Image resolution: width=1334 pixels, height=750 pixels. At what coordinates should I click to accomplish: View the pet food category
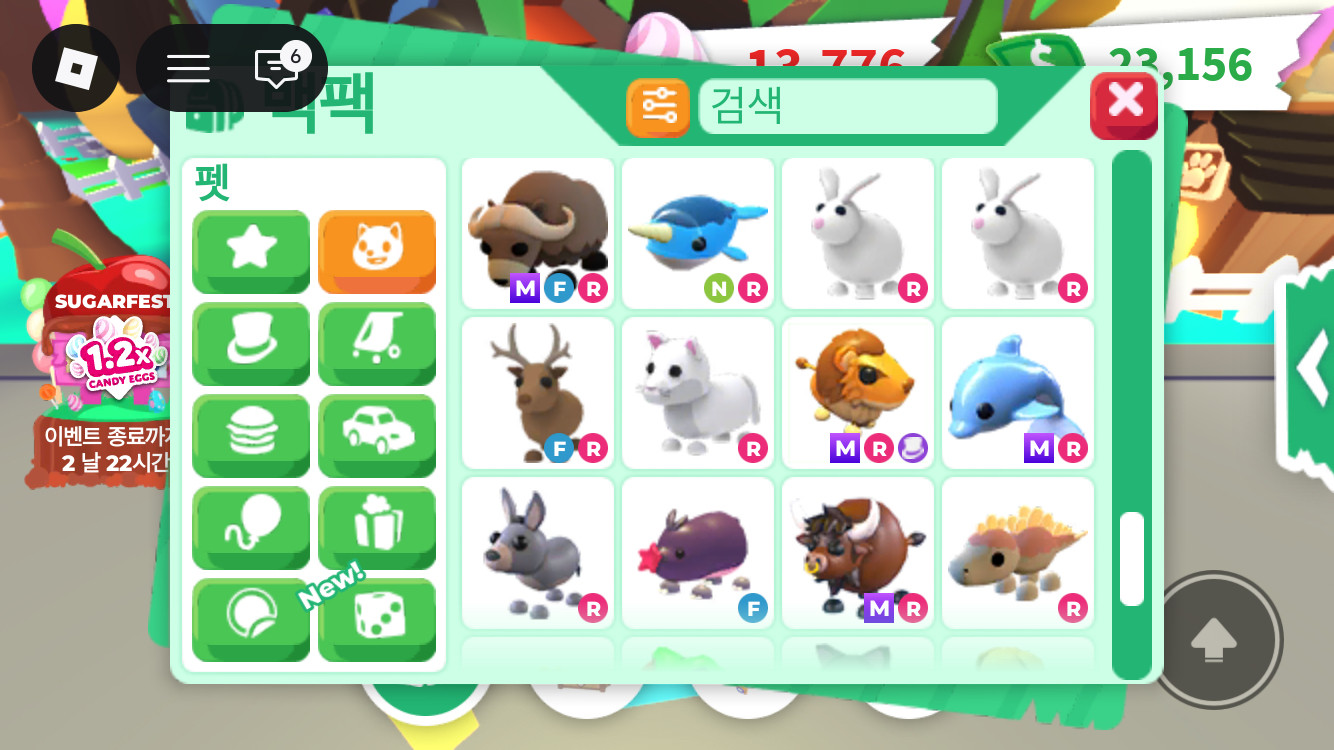coord(251,435)
